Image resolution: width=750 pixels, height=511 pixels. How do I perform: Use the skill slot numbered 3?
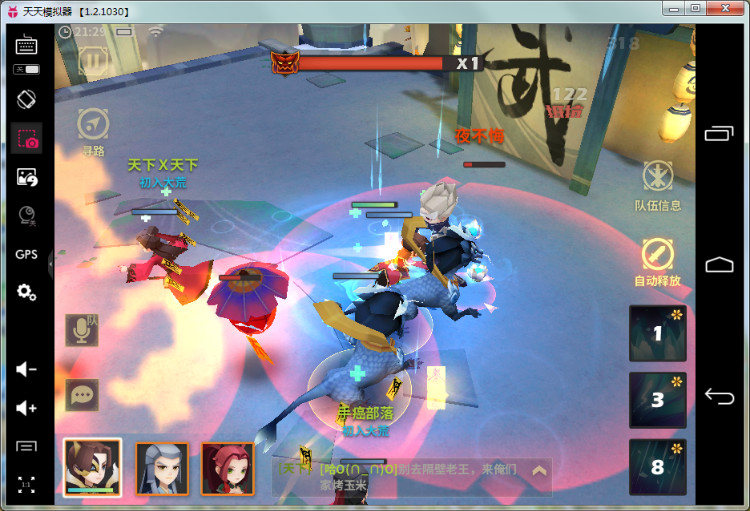658,400
